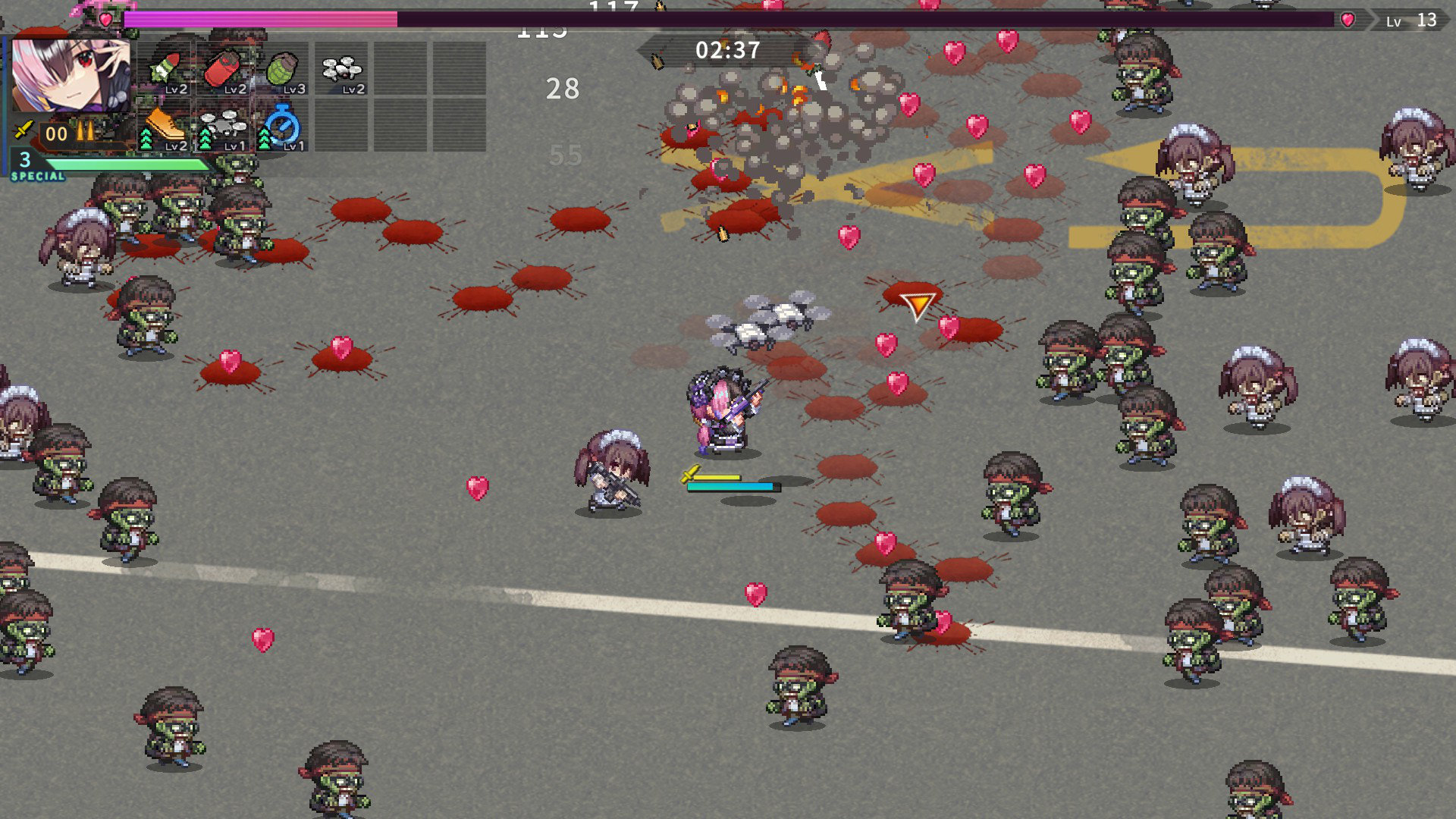Screen dimensions: 1456x819
Task: Select the blue stopwatch passive slot
Action: tap(284, 127)
